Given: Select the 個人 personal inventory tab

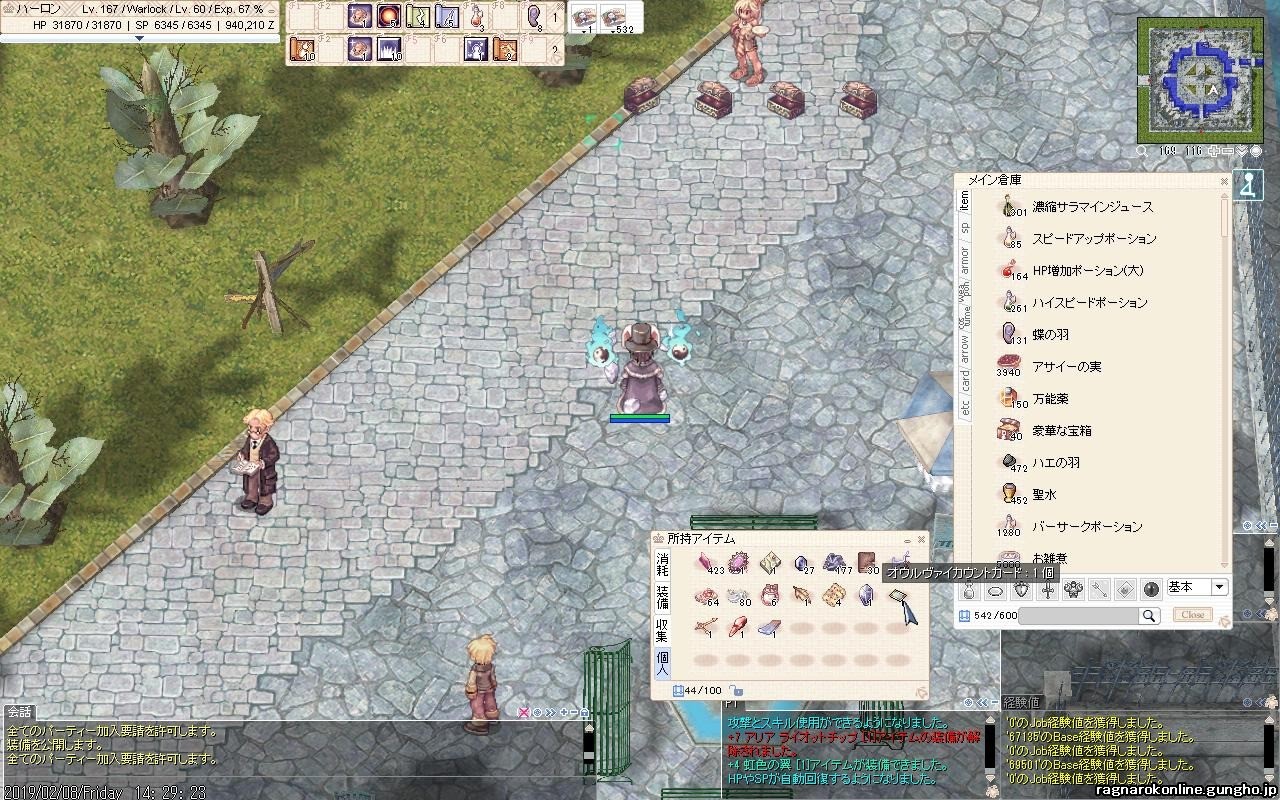Looking at the screenshot, I should (x=662, y=663).
